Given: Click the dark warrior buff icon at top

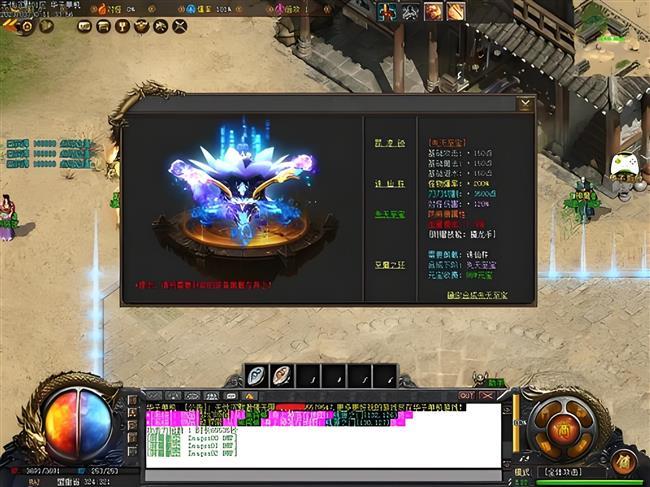Looking at the screenshot, I should click(x=409, y=12).
